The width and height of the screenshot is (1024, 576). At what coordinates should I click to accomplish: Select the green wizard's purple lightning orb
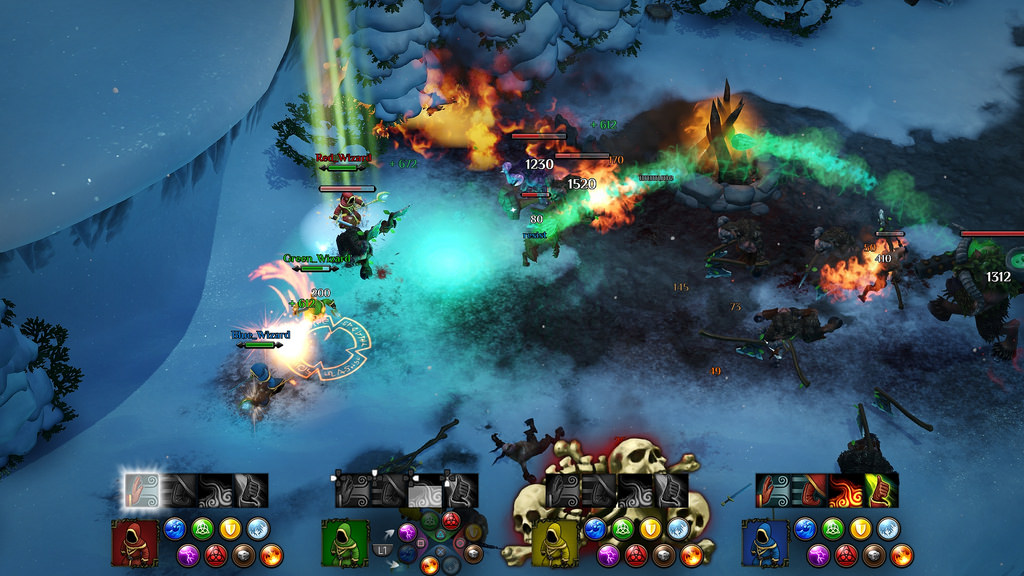click(408, 532)
